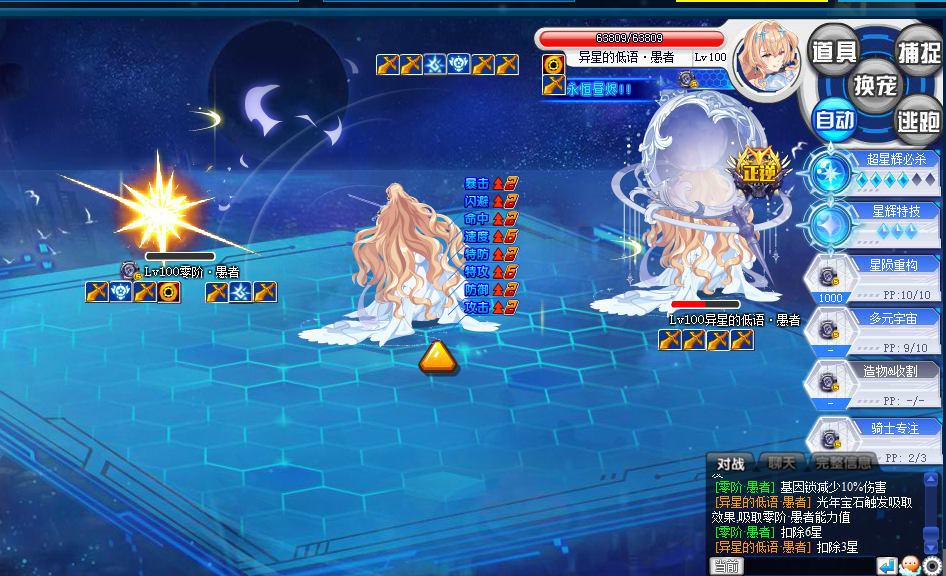Click the pet portrait avatar
This screenshot has height=576, width=946.
[x=767, y=57]
